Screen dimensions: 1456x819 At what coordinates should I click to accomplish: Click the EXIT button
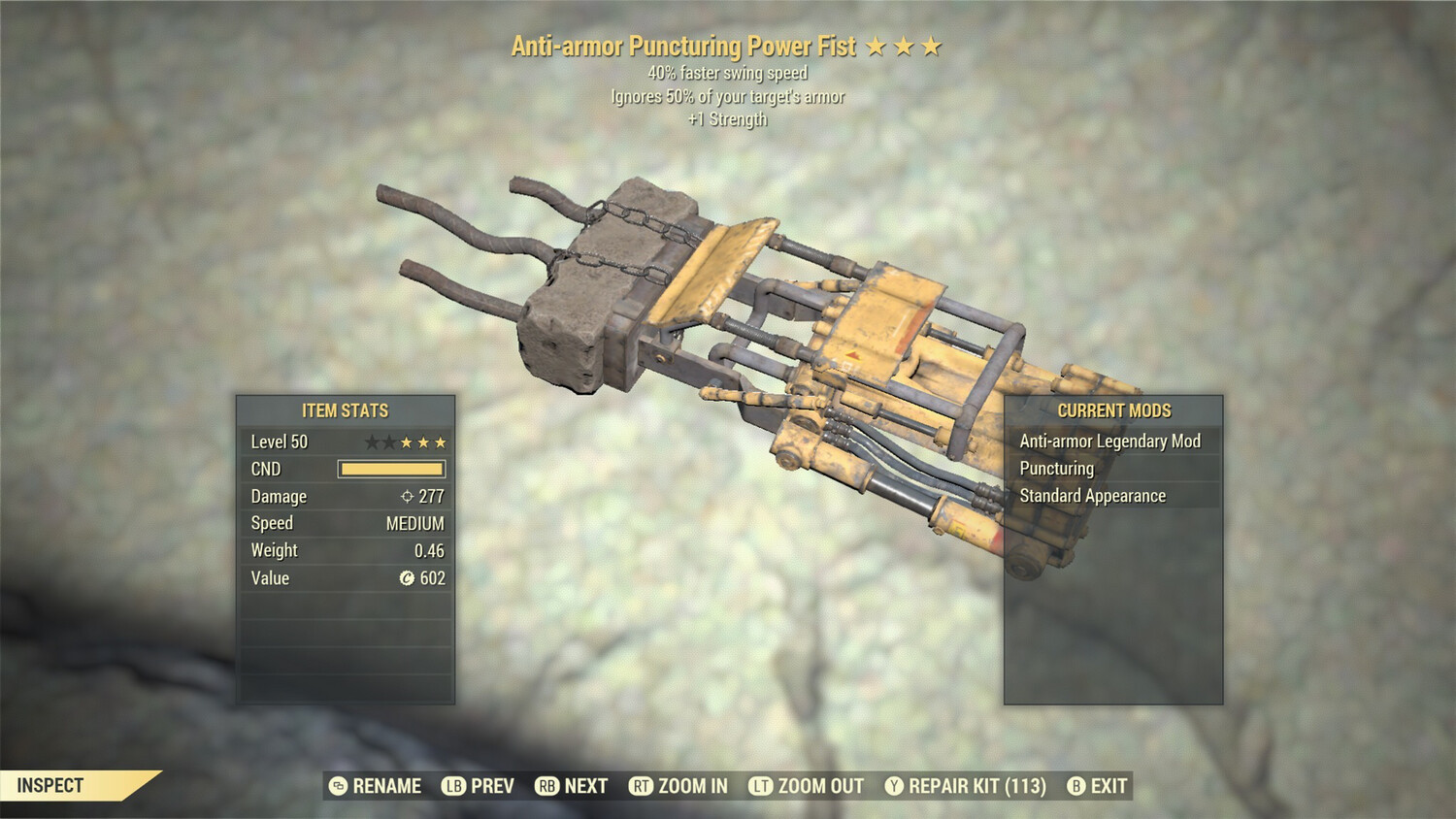click(x=1109, y=786)
